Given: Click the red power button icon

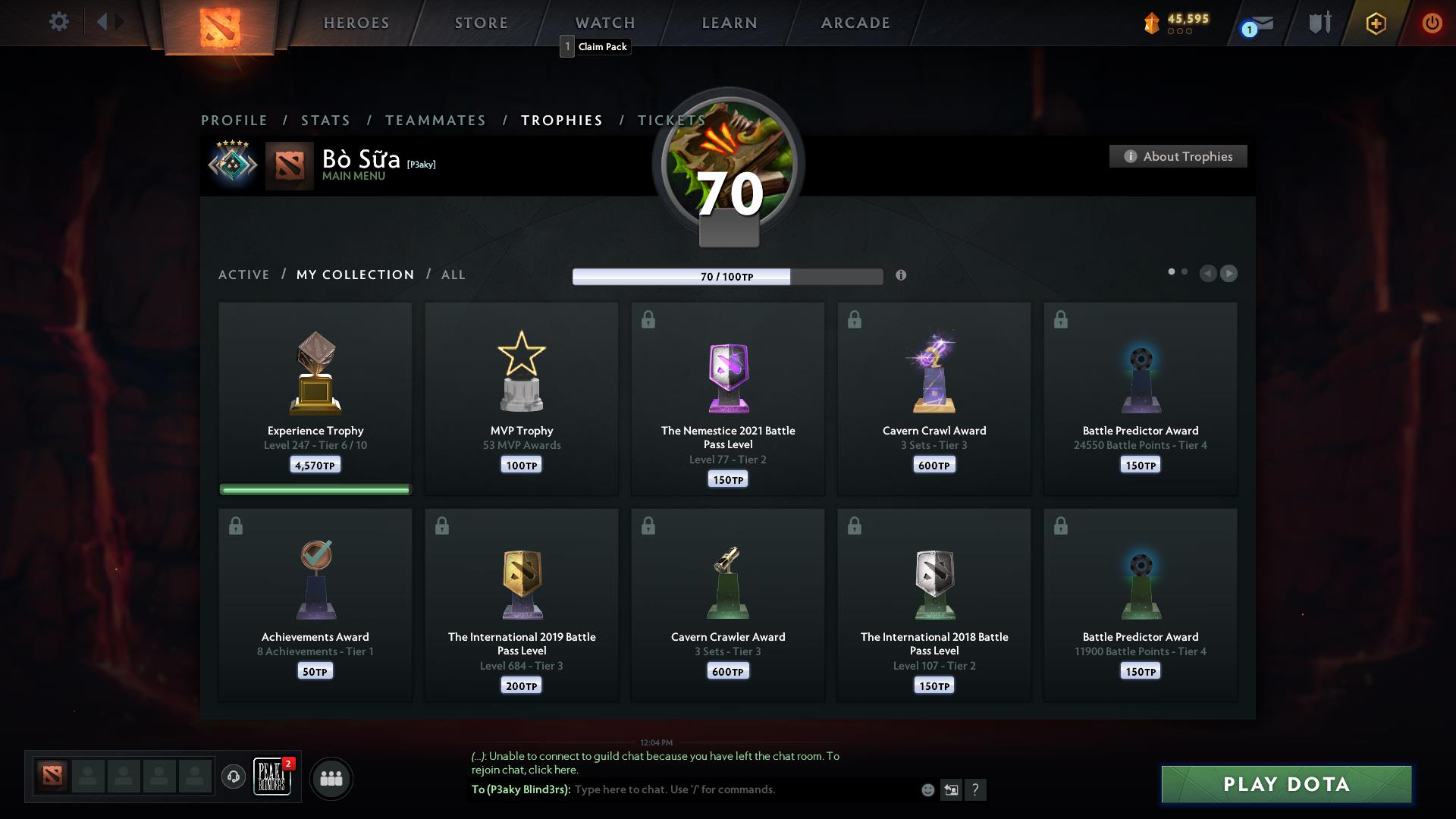Looking at the screenshot, I should coord(1432,23).
